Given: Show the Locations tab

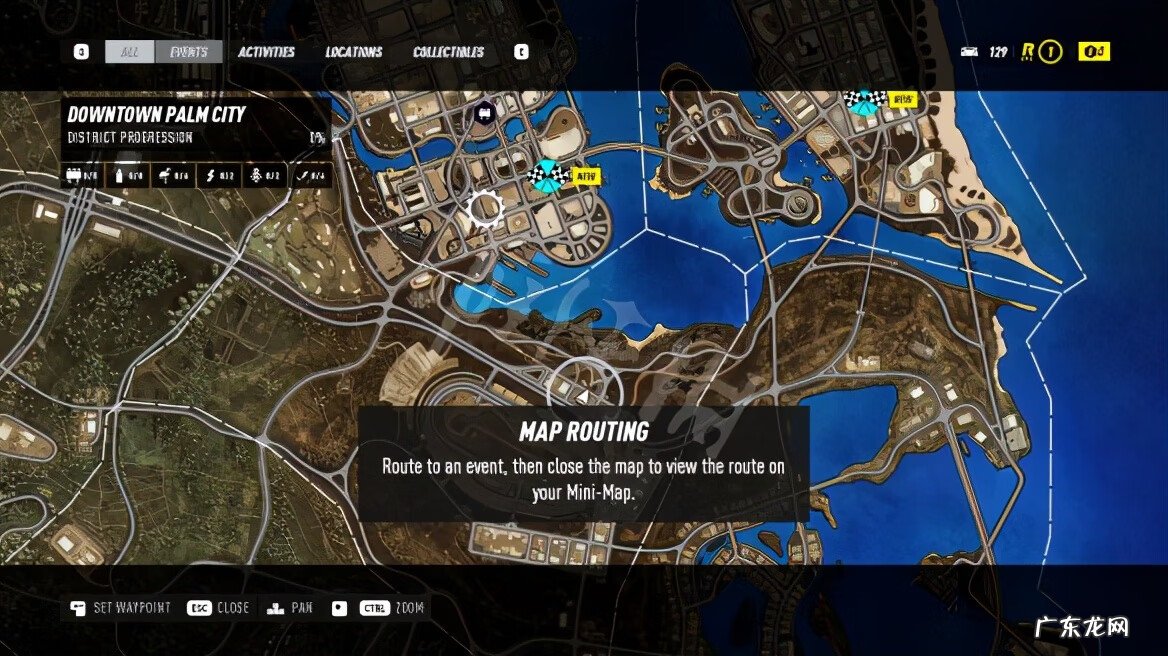Looking at the screenshot, I should (x=354, y=52).
